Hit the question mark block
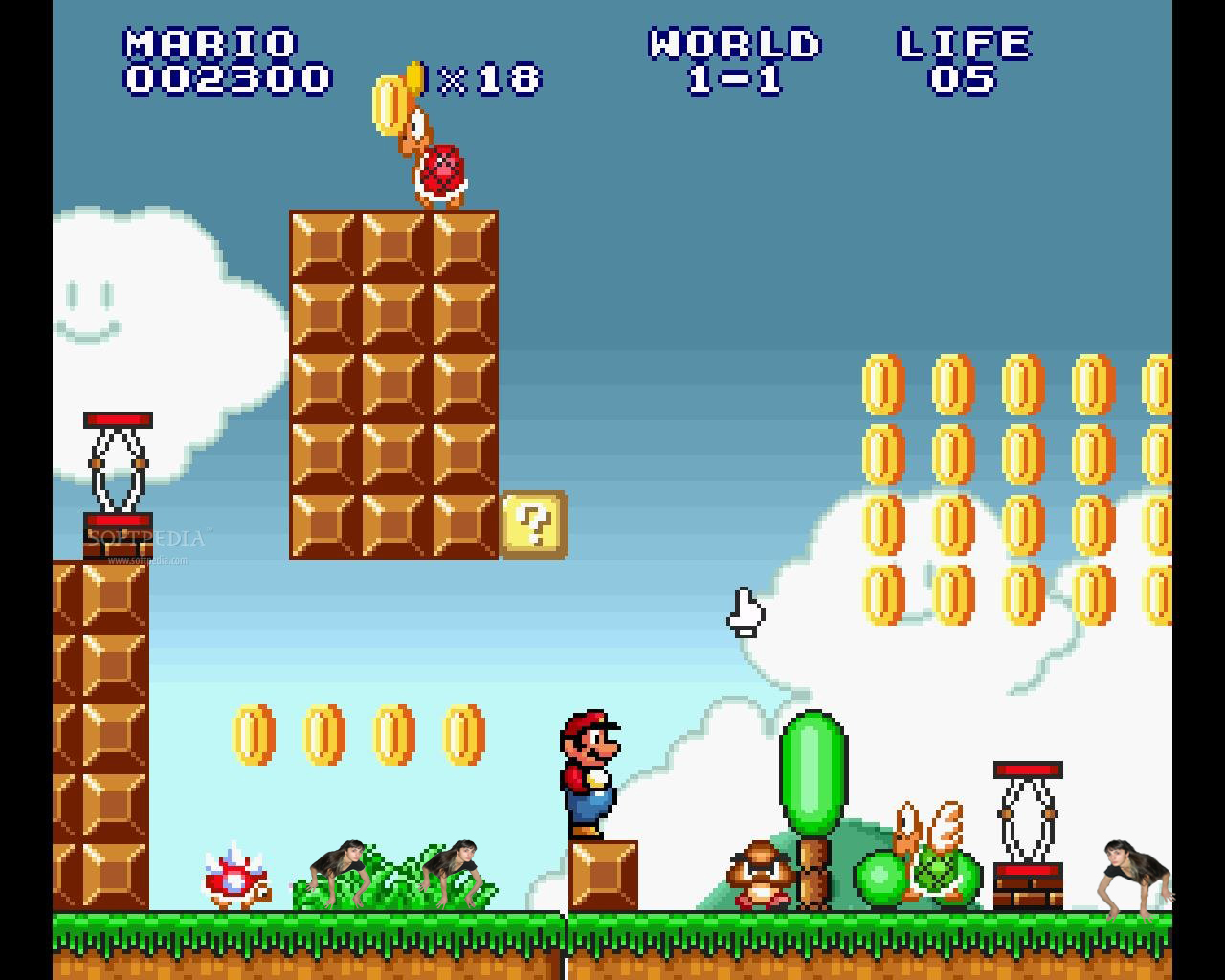 click(533, 523)
